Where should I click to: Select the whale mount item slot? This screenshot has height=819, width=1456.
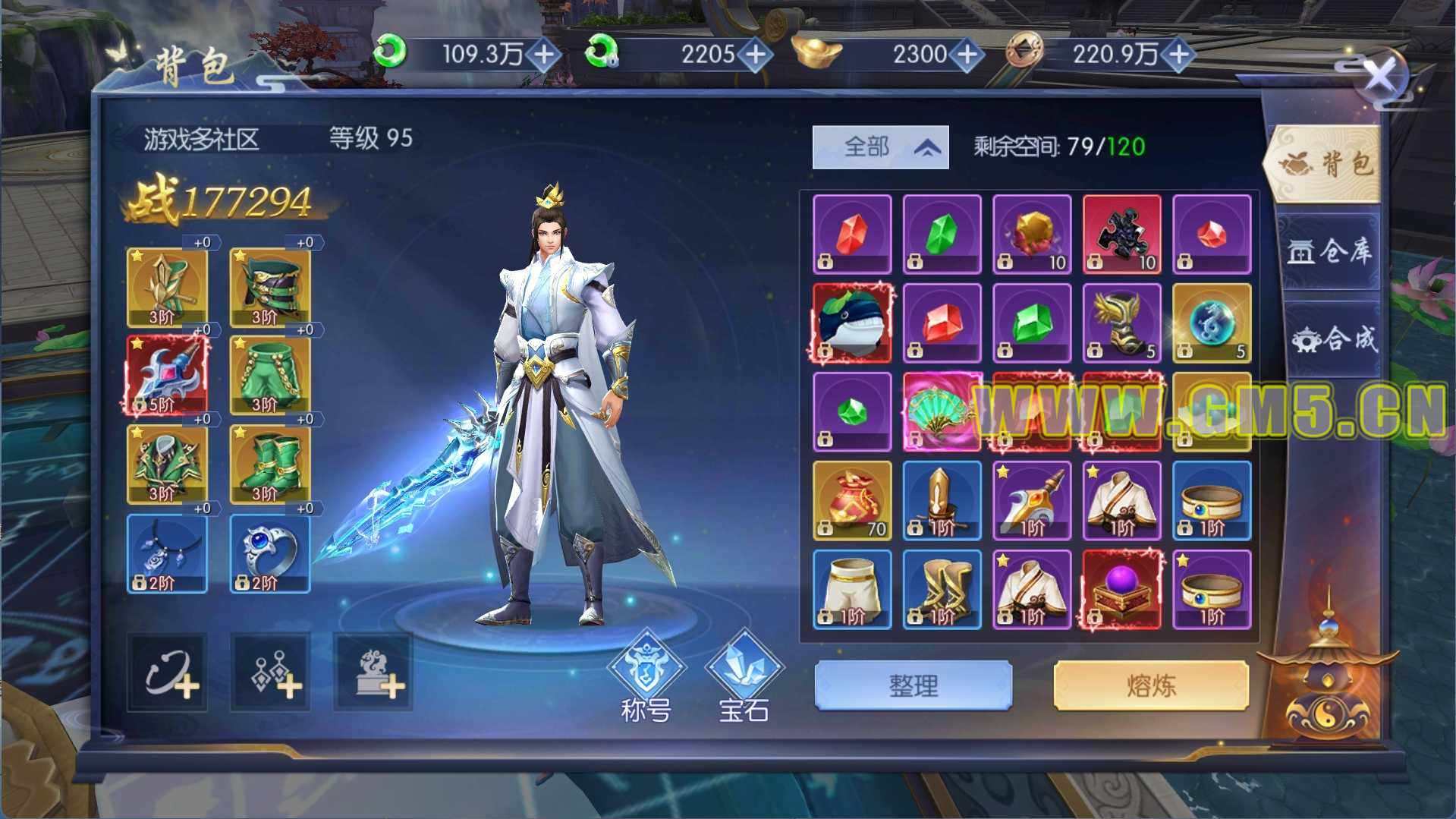point(852,323)
